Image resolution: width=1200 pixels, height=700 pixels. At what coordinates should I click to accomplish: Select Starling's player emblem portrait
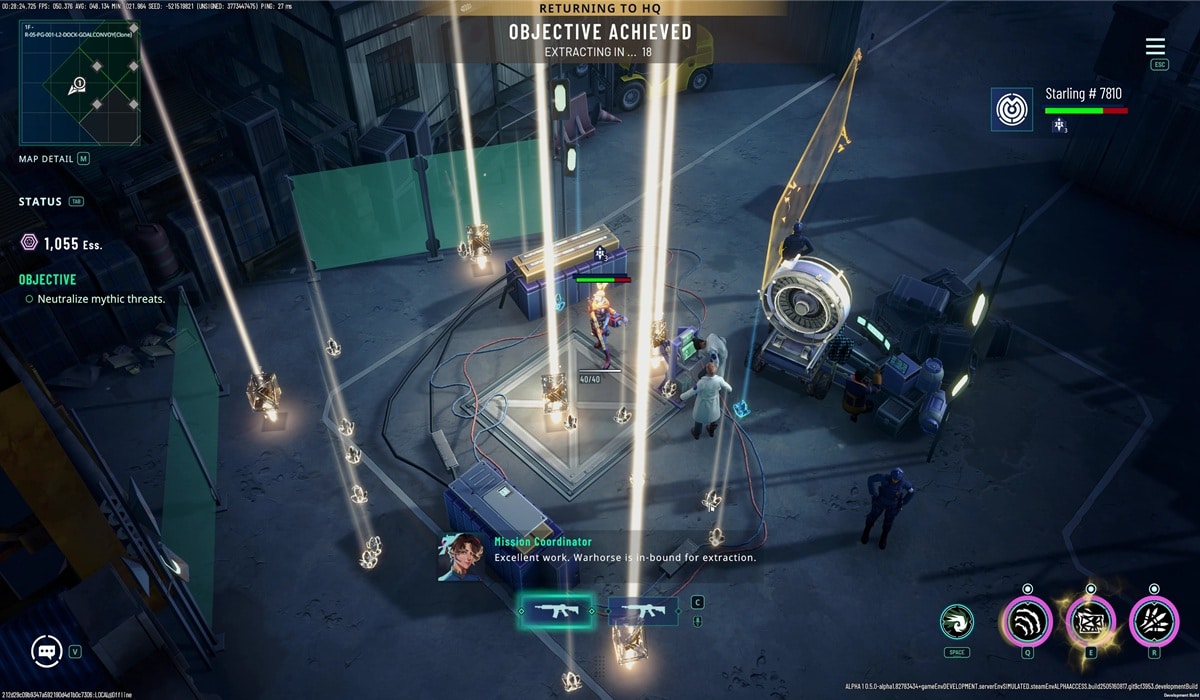click(1011, 108)
